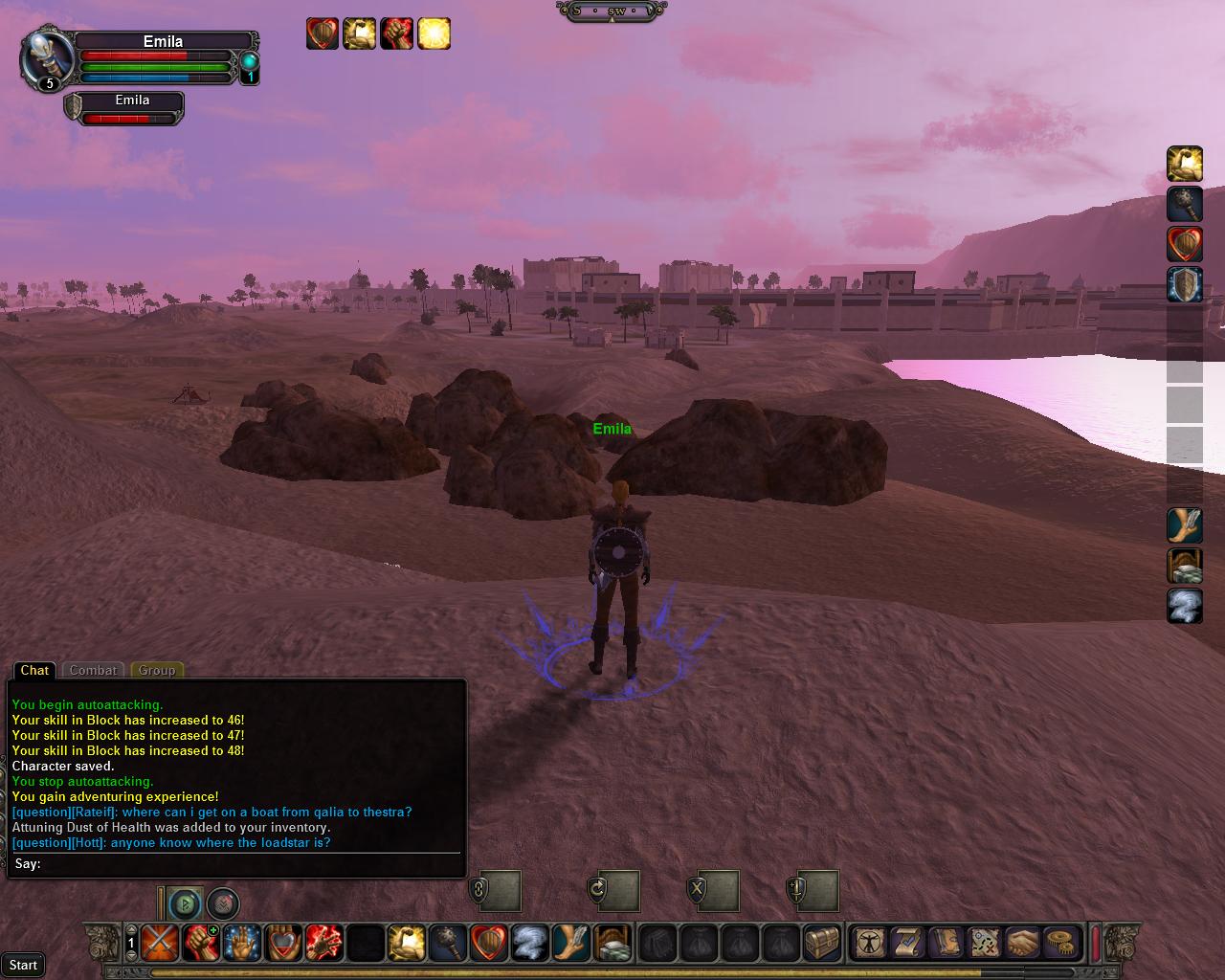Image resolution: width=1225 pixels, height=980 pixels.
Task: Focus the Say chat input field
Action: (249, 864)
